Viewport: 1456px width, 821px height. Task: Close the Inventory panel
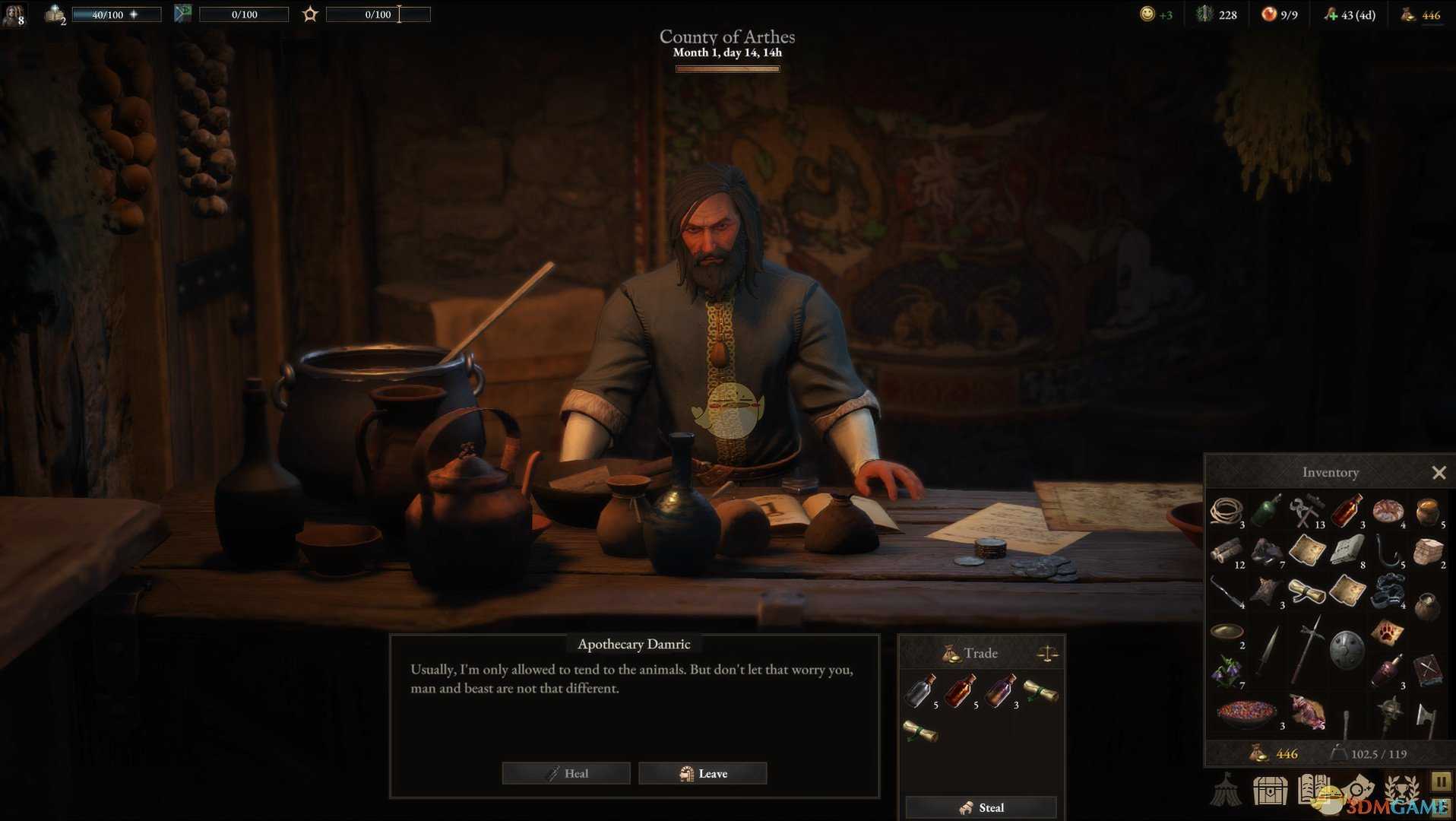coord(1439,473)
